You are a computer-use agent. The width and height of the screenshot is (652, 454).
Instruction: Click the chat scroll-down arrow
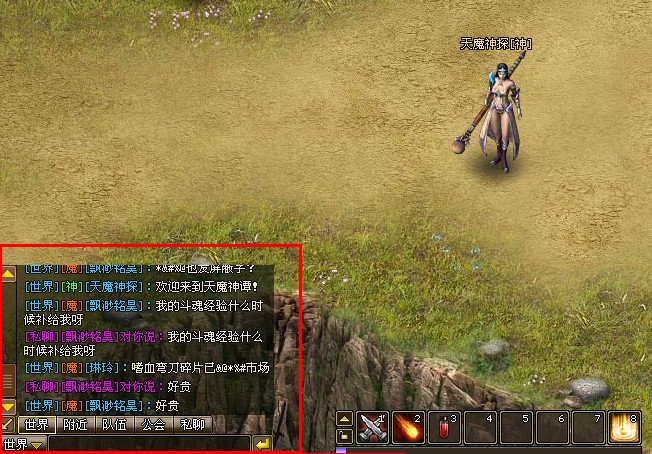click(x=8, y=407)
